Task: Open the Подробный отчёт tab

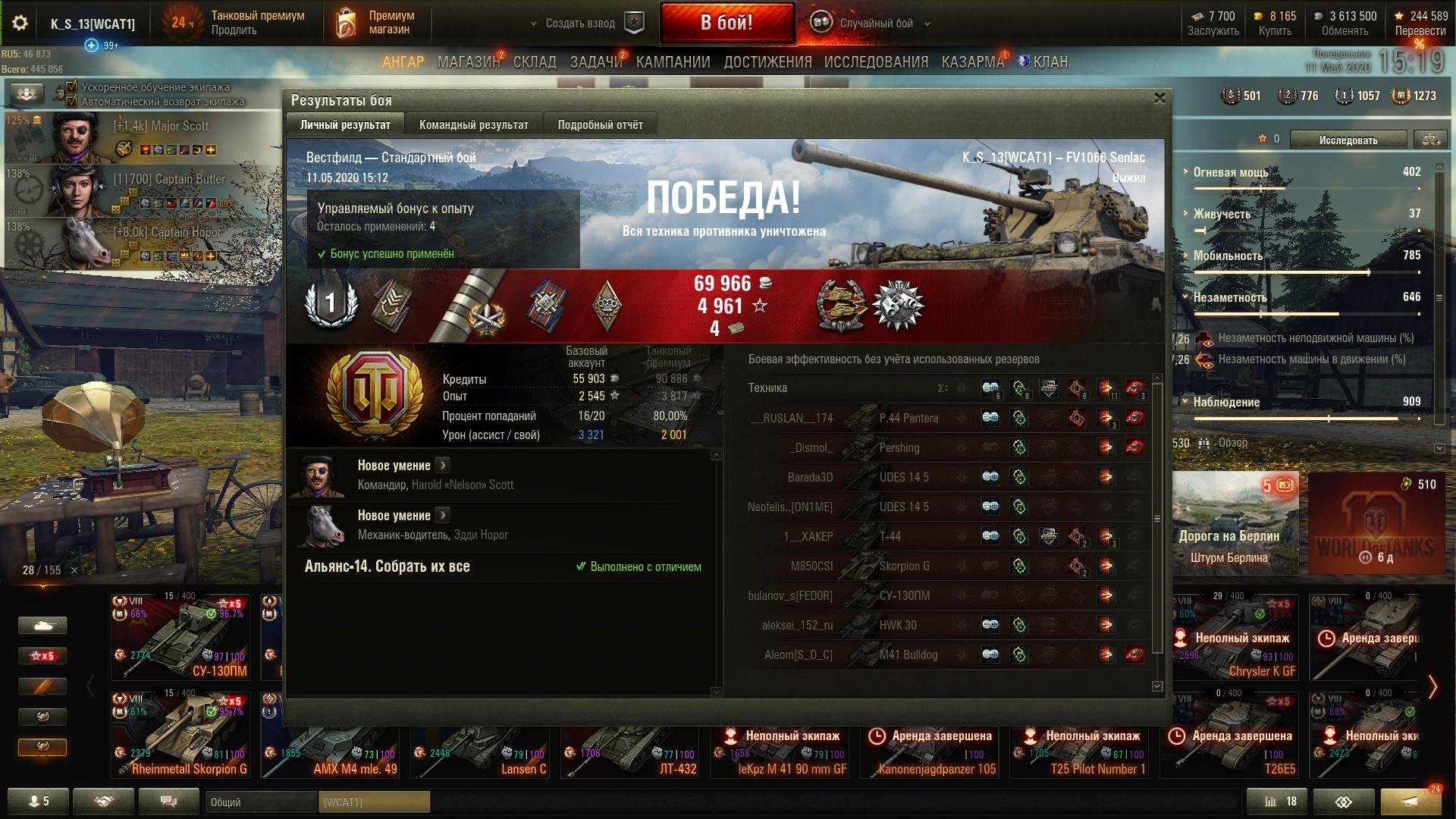Action: 600,125
